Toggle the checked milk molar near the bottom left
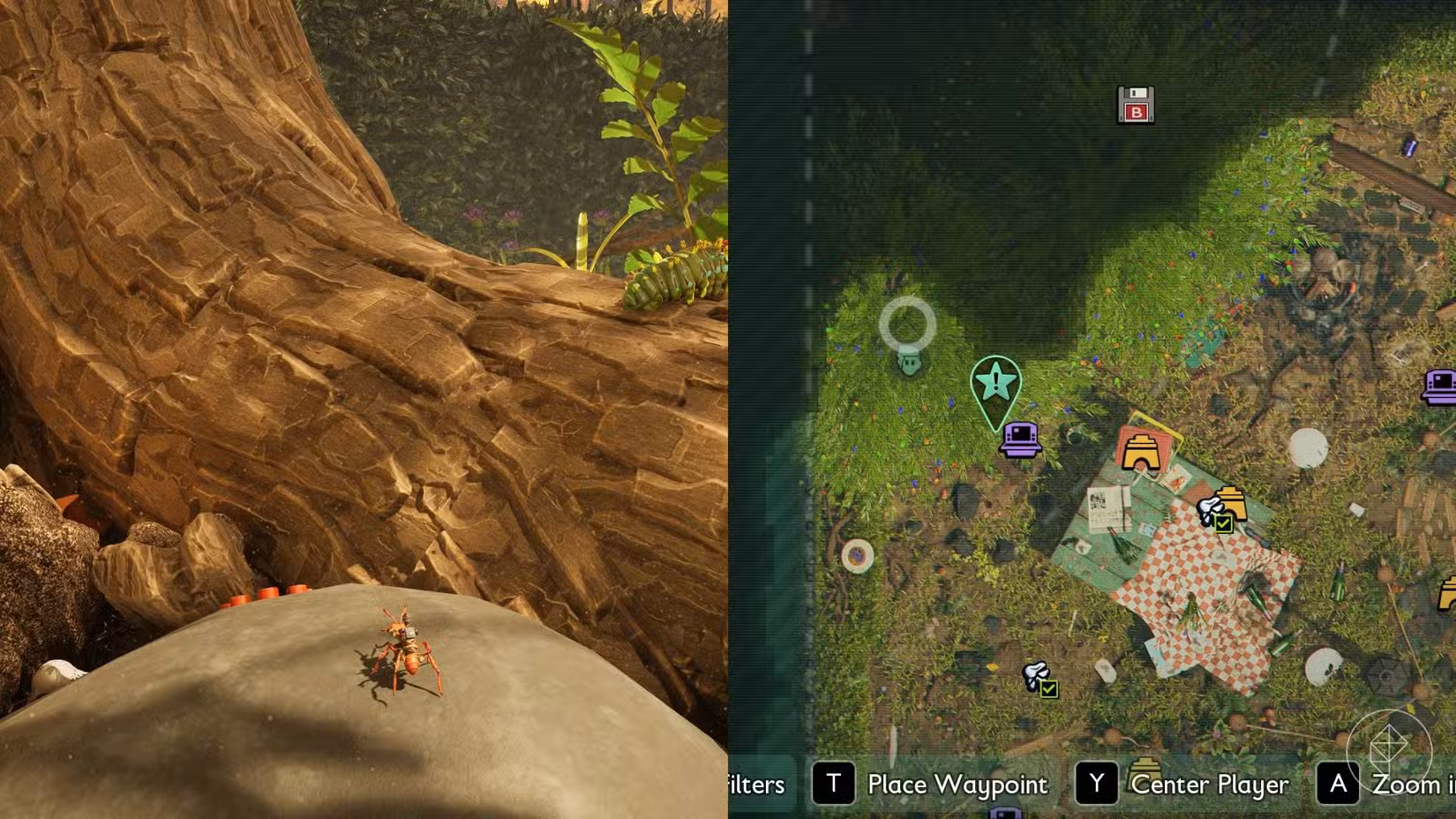 click(x=1032, y=675)
